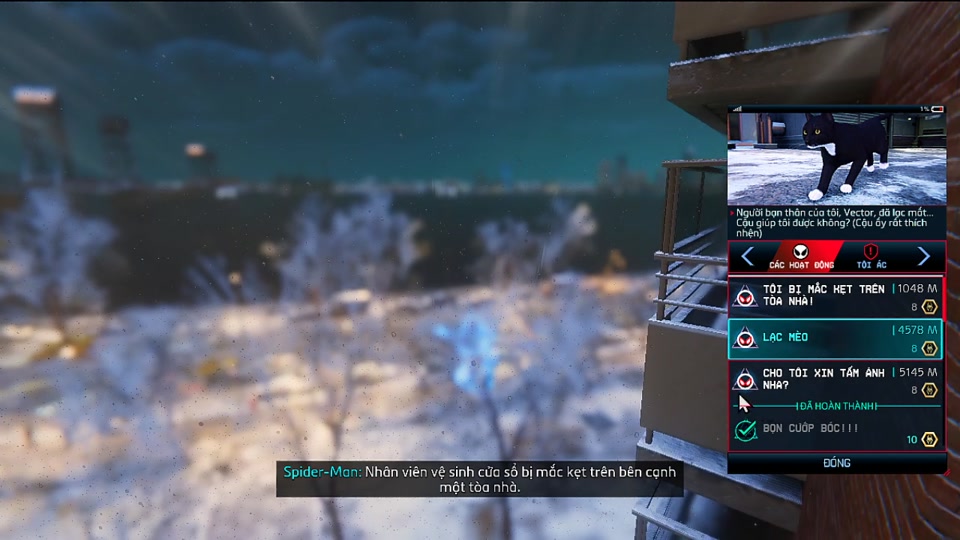Choose the LẠC MÈO activity entry
The image size is (960, 540).
pyautogui.click(x=836, y=339)
